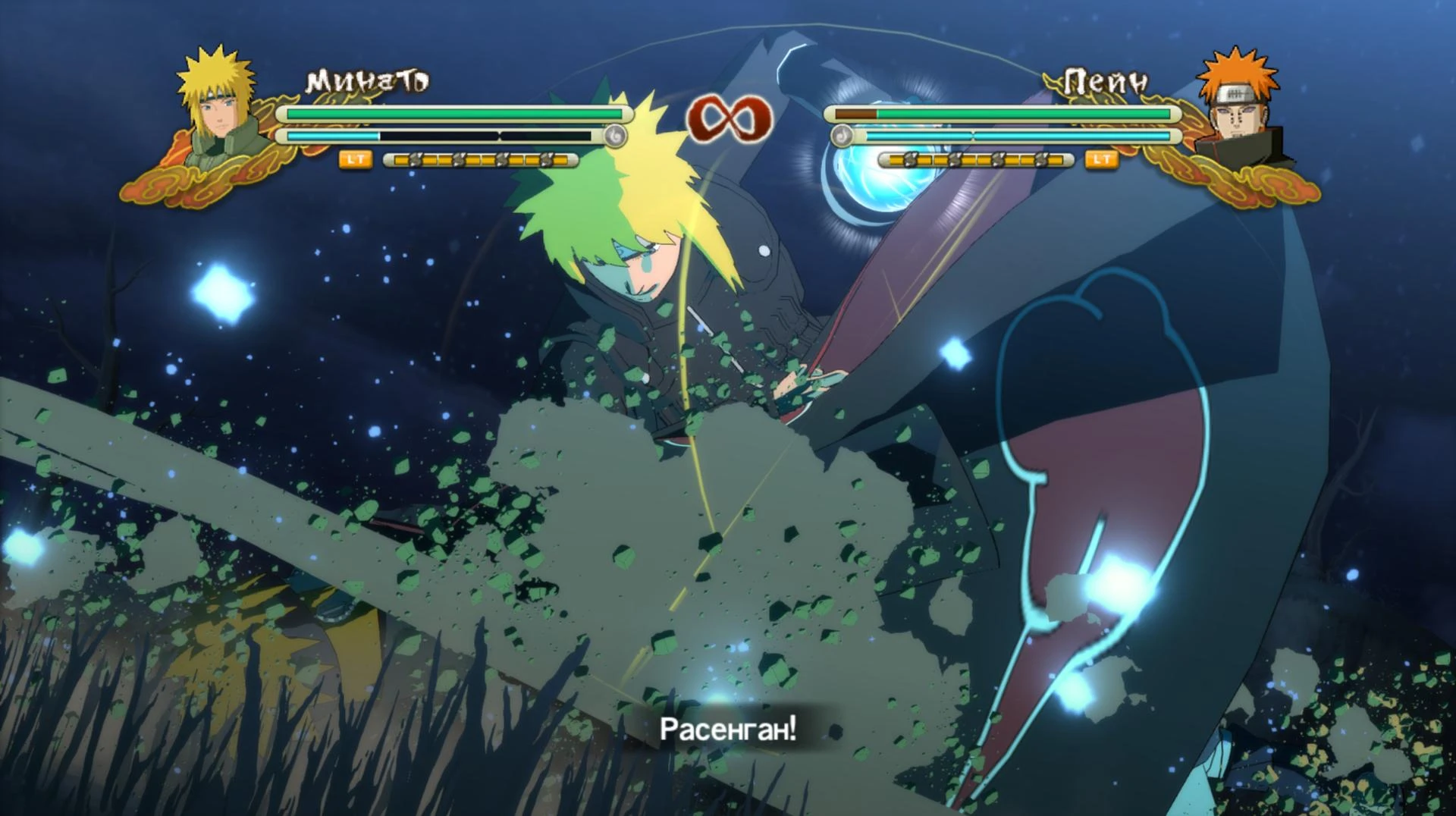The image size is (1456, 816).
Task: Select the chakra swirl icon beside Minato's chakra bar
Action: tap(616, 137)
